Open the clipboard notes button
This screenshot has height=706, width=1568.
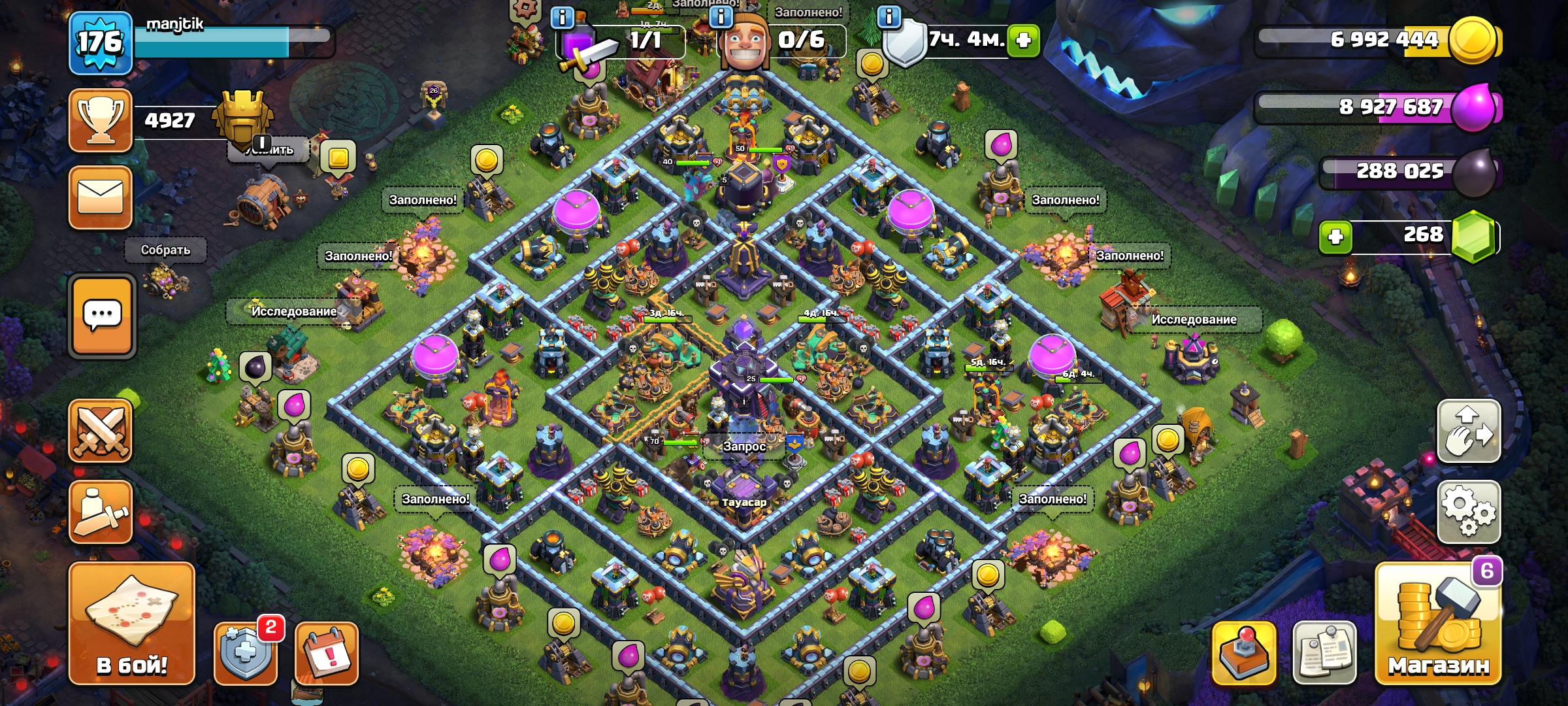[1324, 652]
